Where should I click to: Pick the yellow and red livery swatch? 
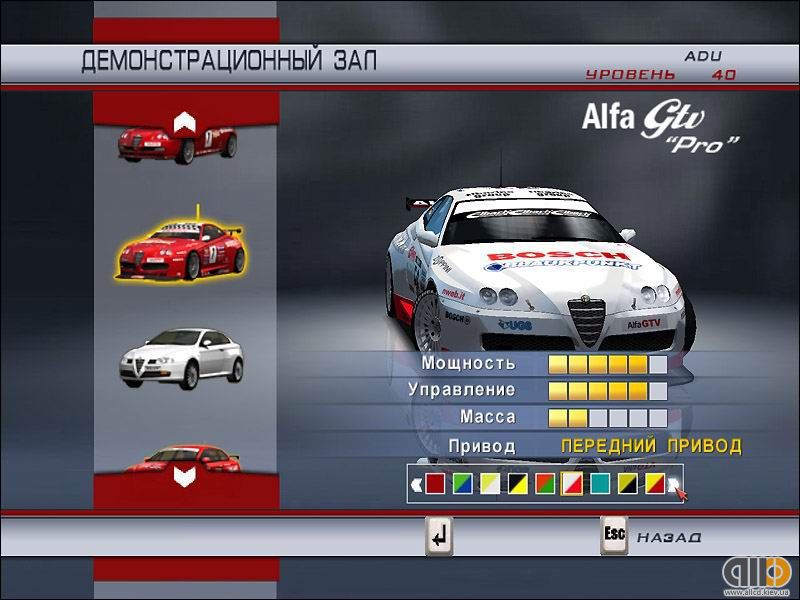pyautogui.click(x=653, y=485)
